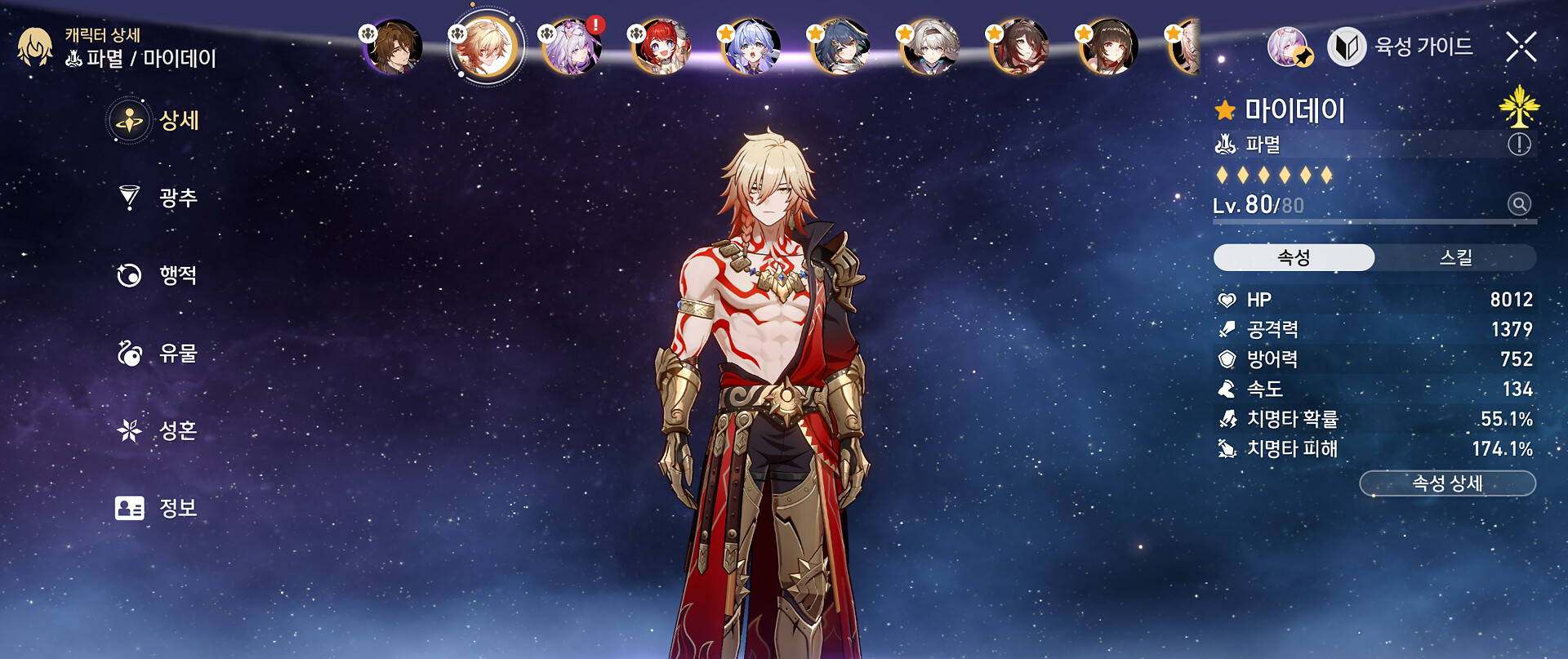Click the magnifier icon beside level
The width and height of the screenshot is (1568, 659).
pos(1519,204)
